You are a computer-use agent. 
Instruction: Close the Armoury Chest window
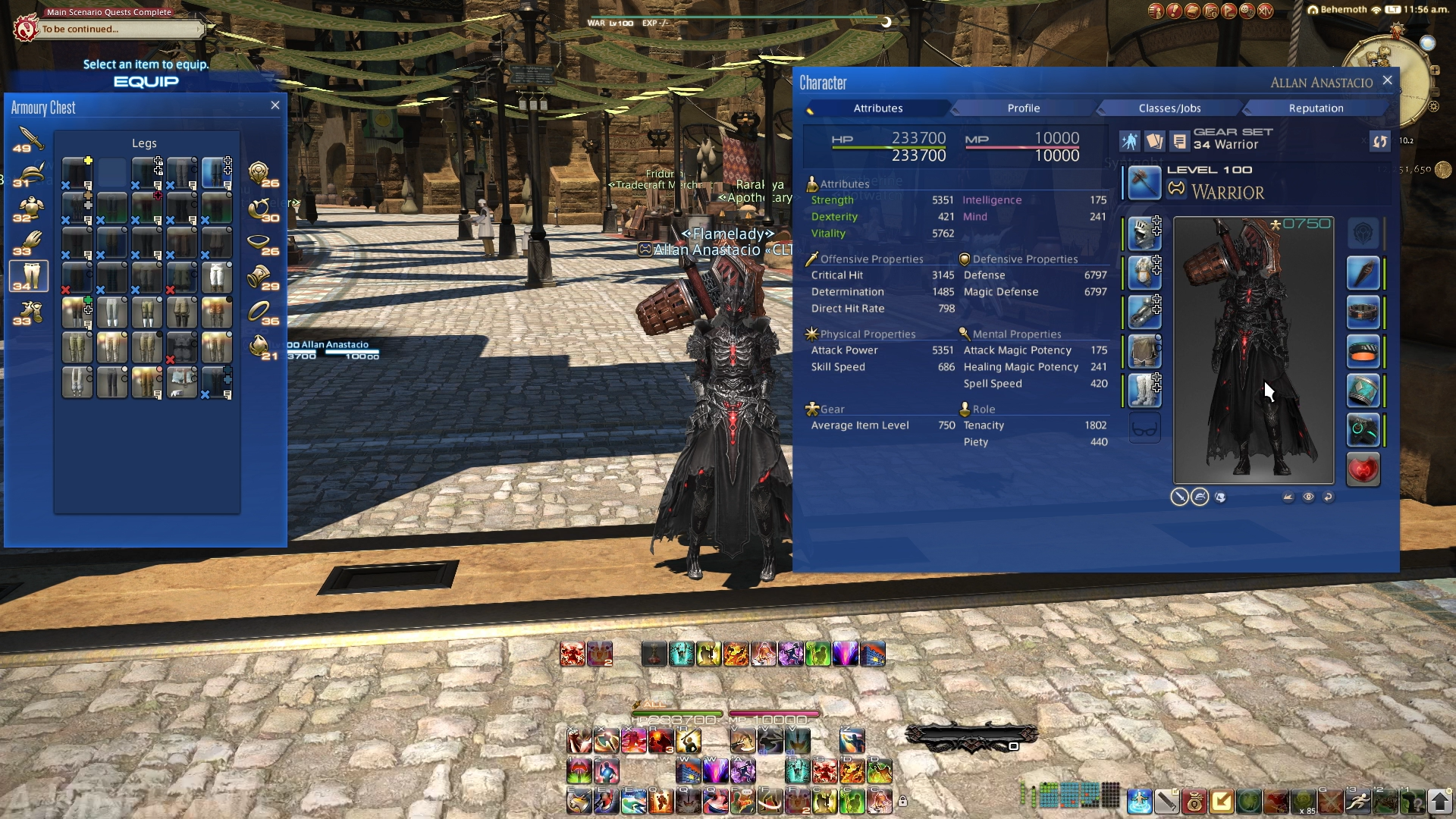(x=275, y=105)
